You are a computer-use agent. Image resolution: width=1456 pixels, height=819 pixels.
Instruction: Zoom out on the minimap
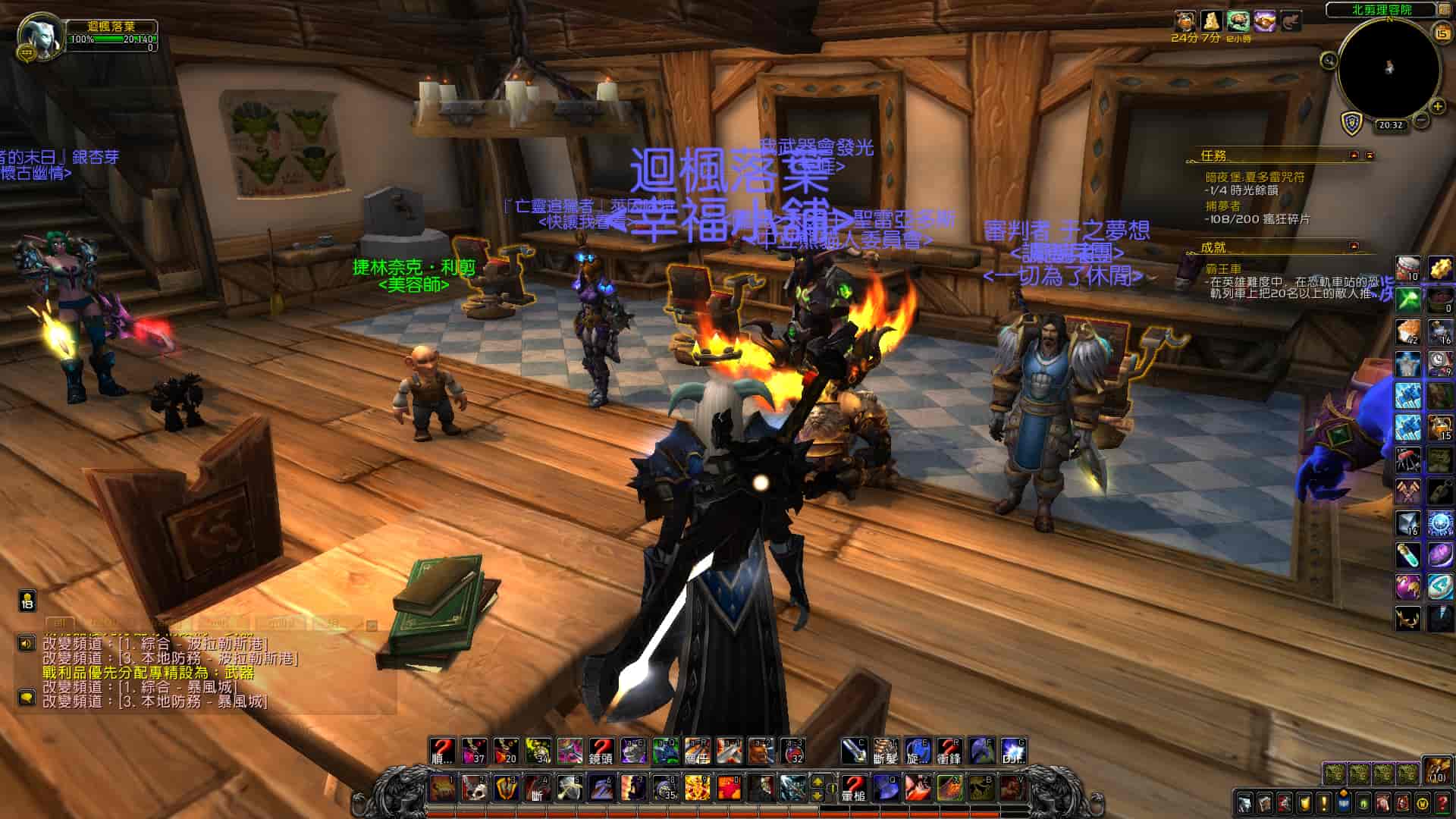click(x=1422, y=120)
